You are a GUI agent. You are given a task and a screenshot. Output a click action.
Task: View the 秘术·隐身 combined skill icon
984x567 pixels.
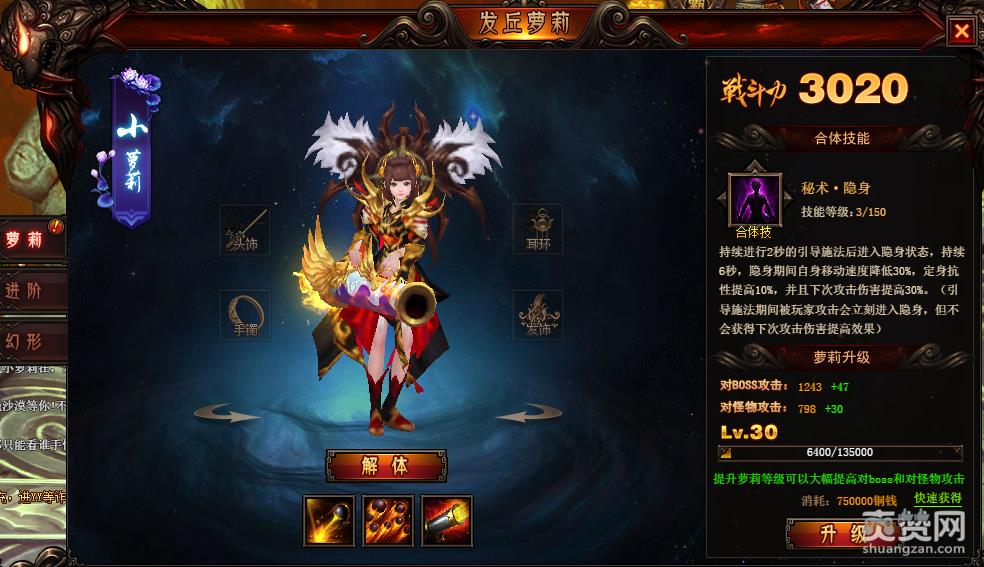coord(754,198)
